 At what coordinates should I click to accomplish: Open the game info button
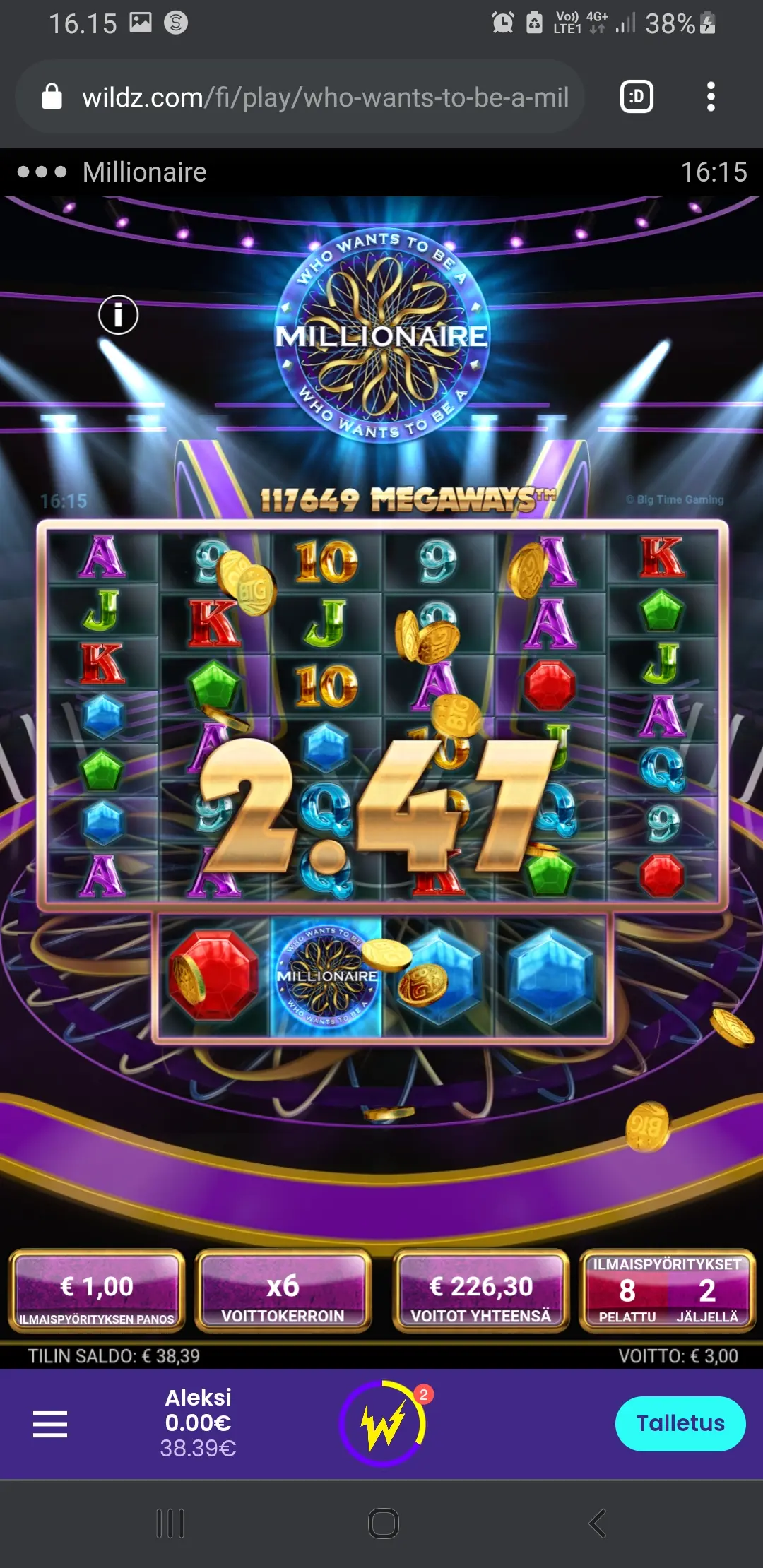pos(118,314)
